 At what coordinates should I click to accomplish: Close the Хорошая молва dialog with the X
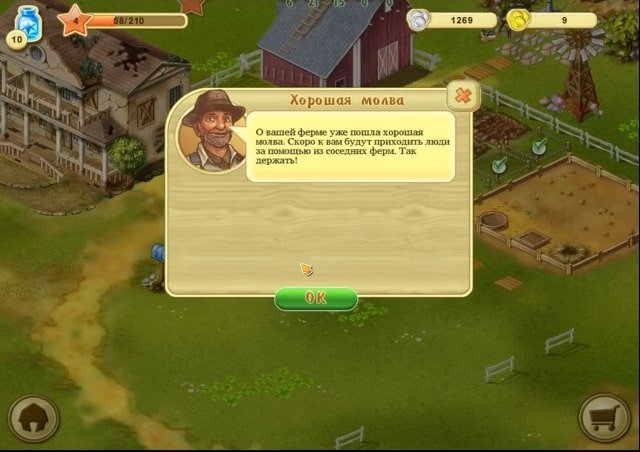tap(462, 96)
